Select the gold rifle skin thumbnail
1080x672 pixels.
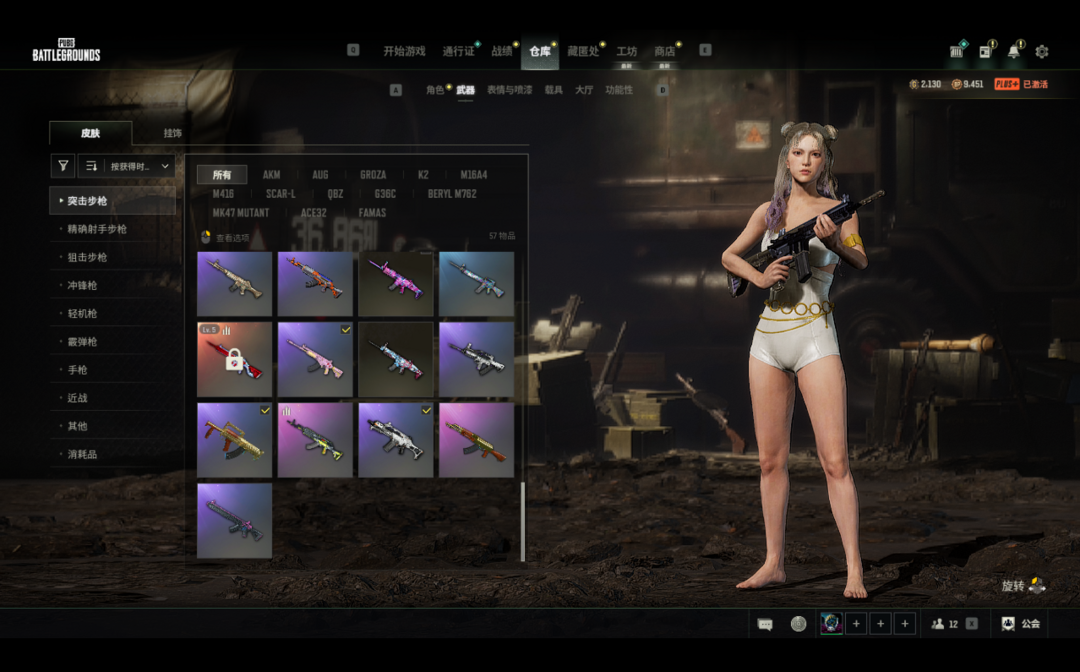tap(234, 440)
